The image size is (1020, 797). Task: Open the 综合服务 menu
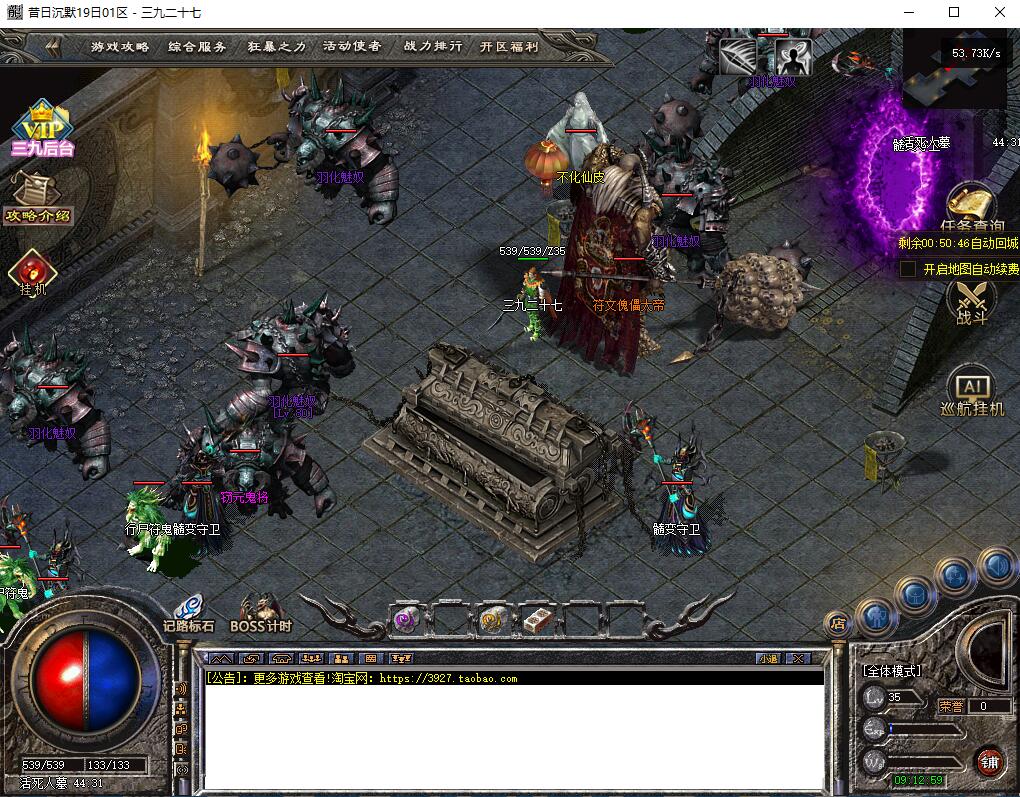click(x=197, y=47)
